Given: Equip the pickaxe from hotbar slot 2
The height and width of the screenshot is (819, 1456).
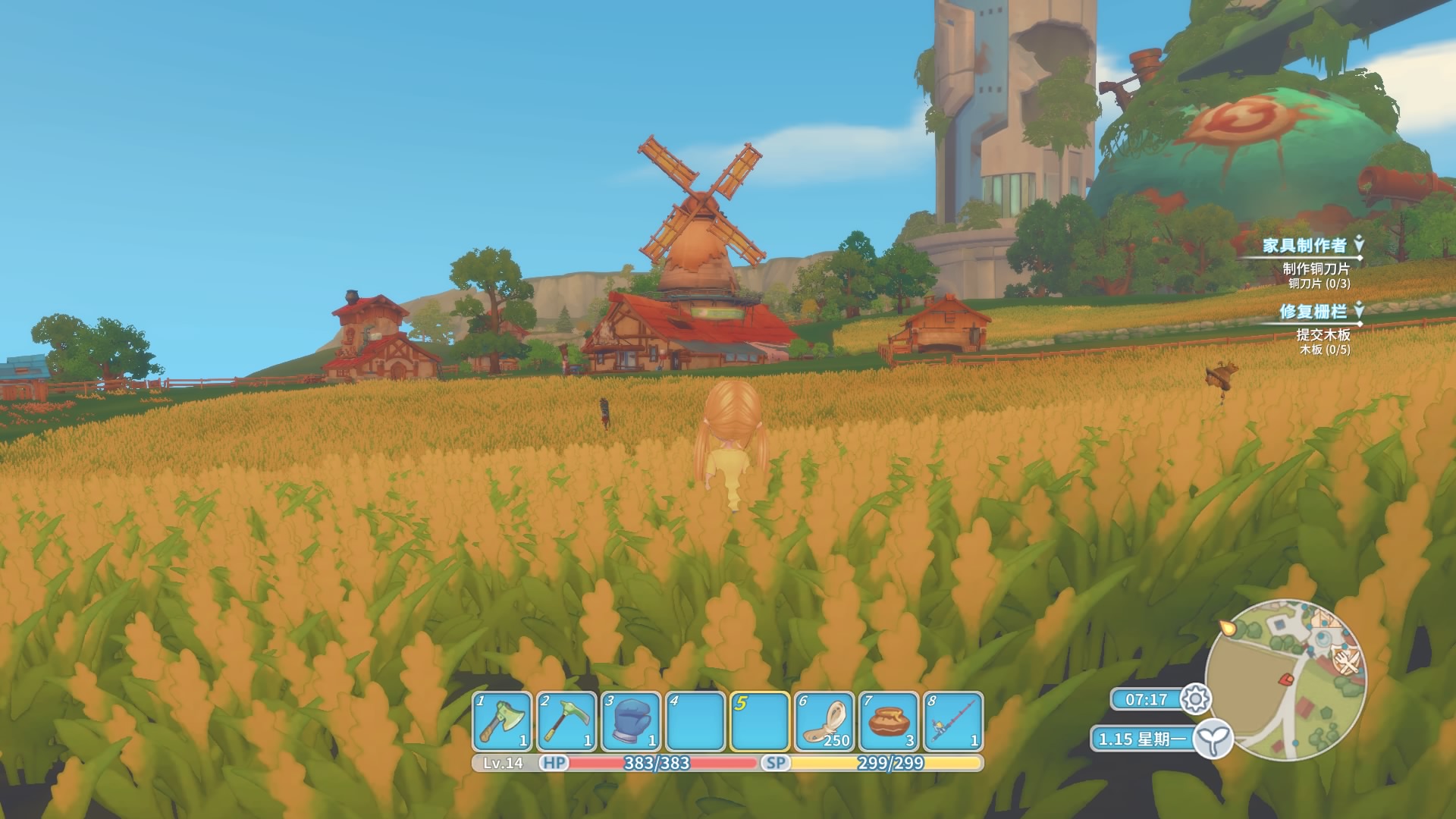Looking at the screenshot, I should [566, 720].
